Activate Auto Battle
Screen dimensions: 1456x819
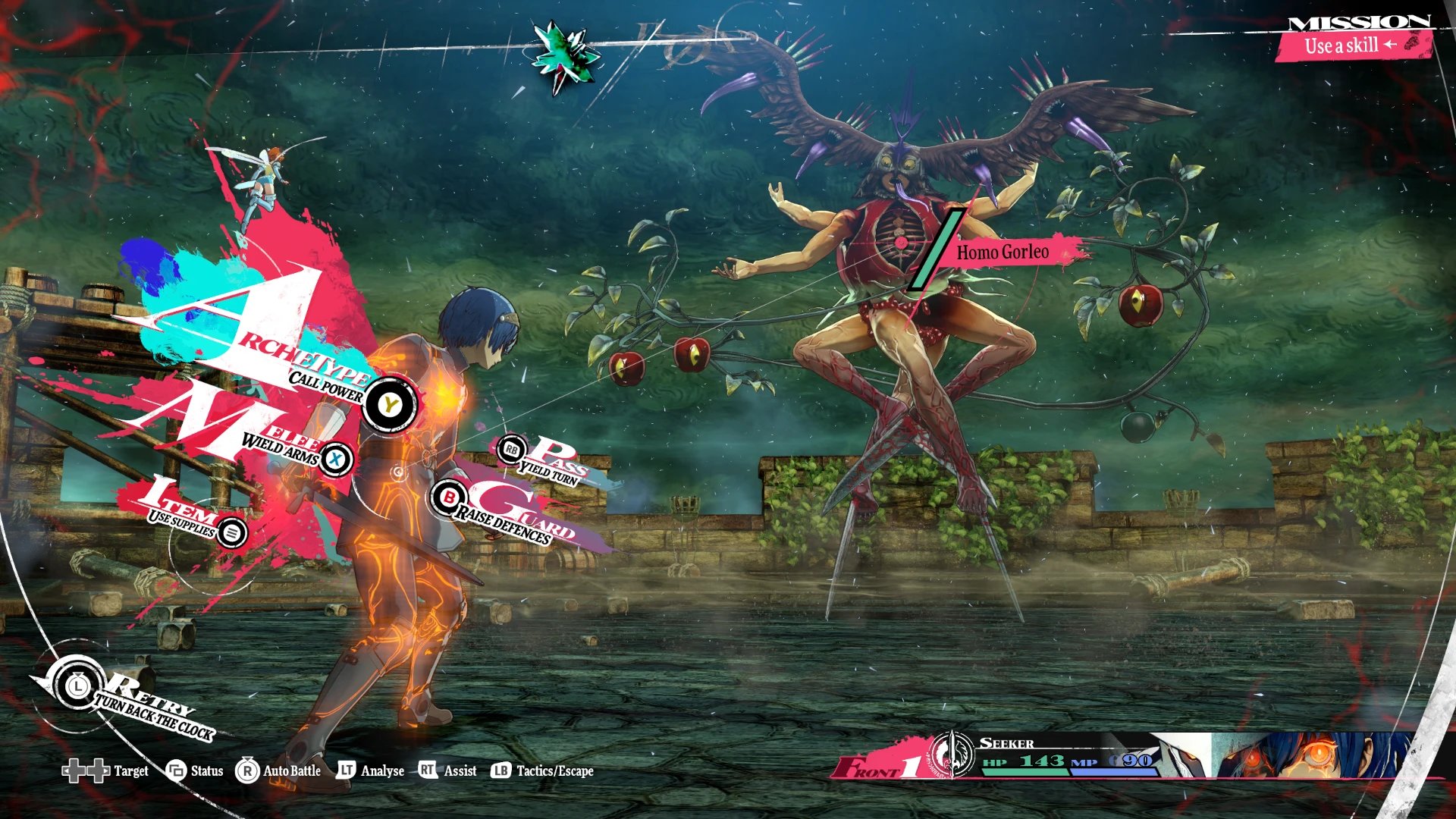(x=278, y=771)
